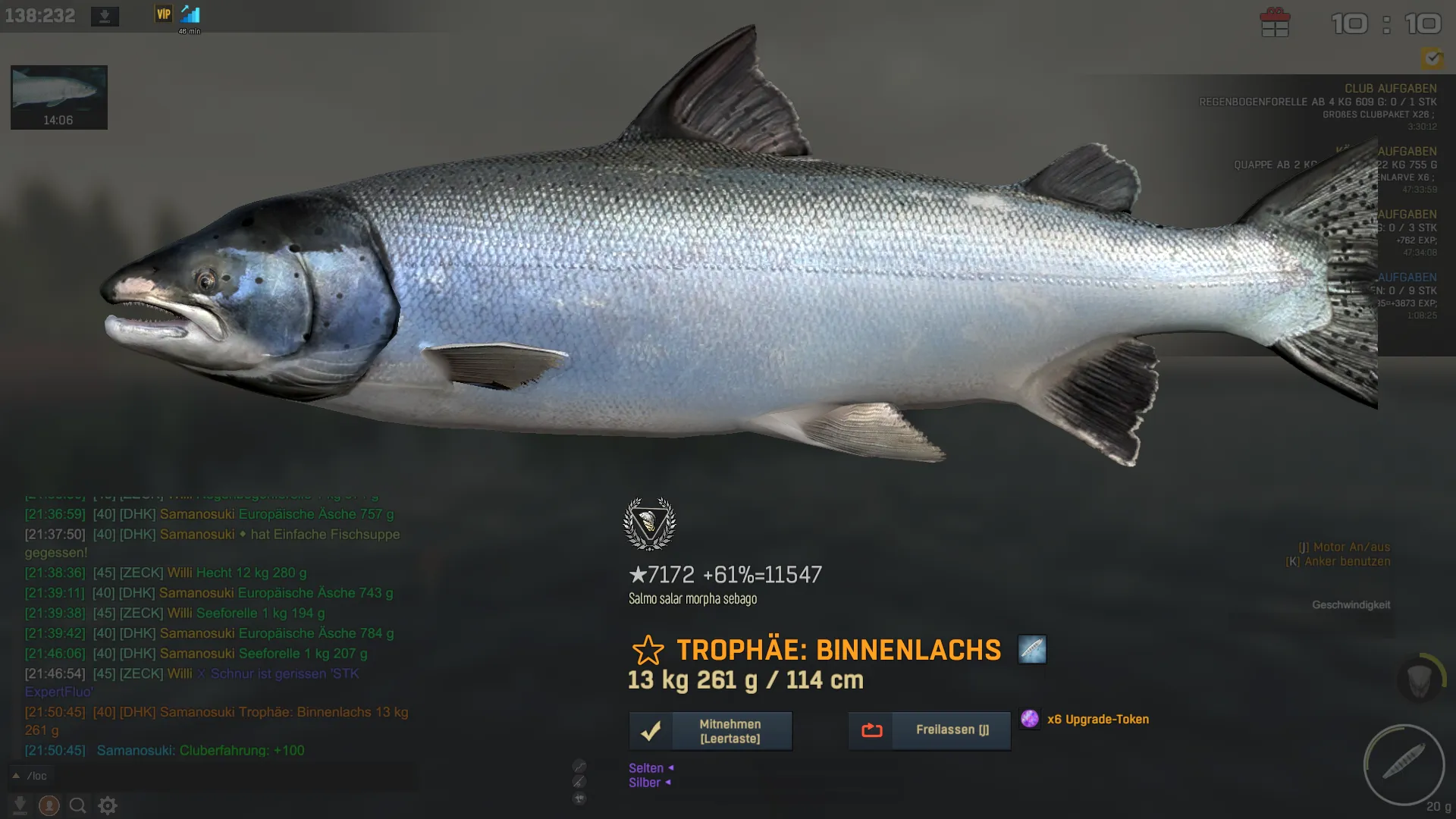Viewport: 1456px width, 819px height.
Task: Click the purple upgrade token icon
Action: (x=1030, y=719)
